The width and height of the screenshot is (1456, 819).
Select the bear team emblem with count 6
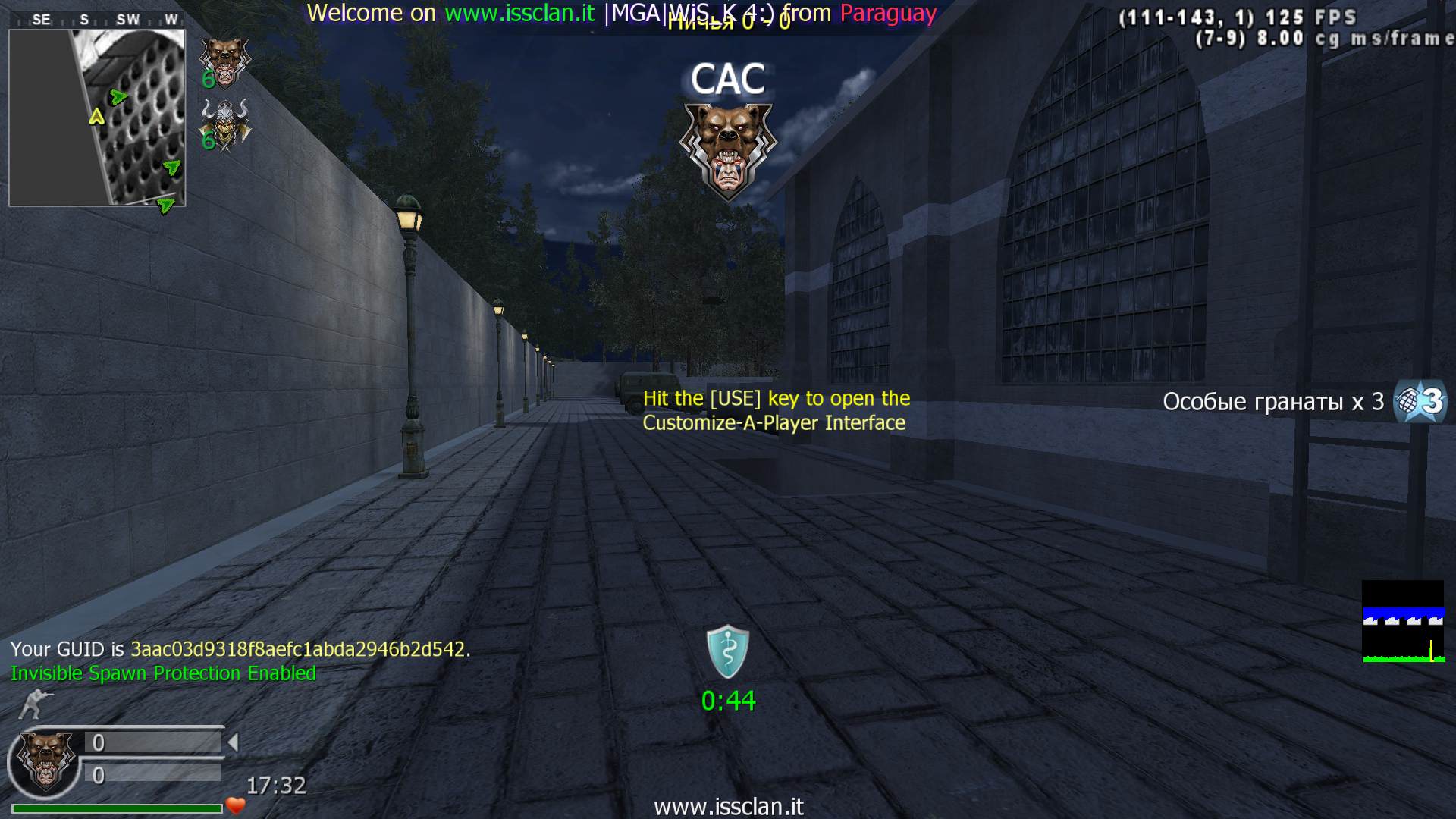[x=224, y=62]
